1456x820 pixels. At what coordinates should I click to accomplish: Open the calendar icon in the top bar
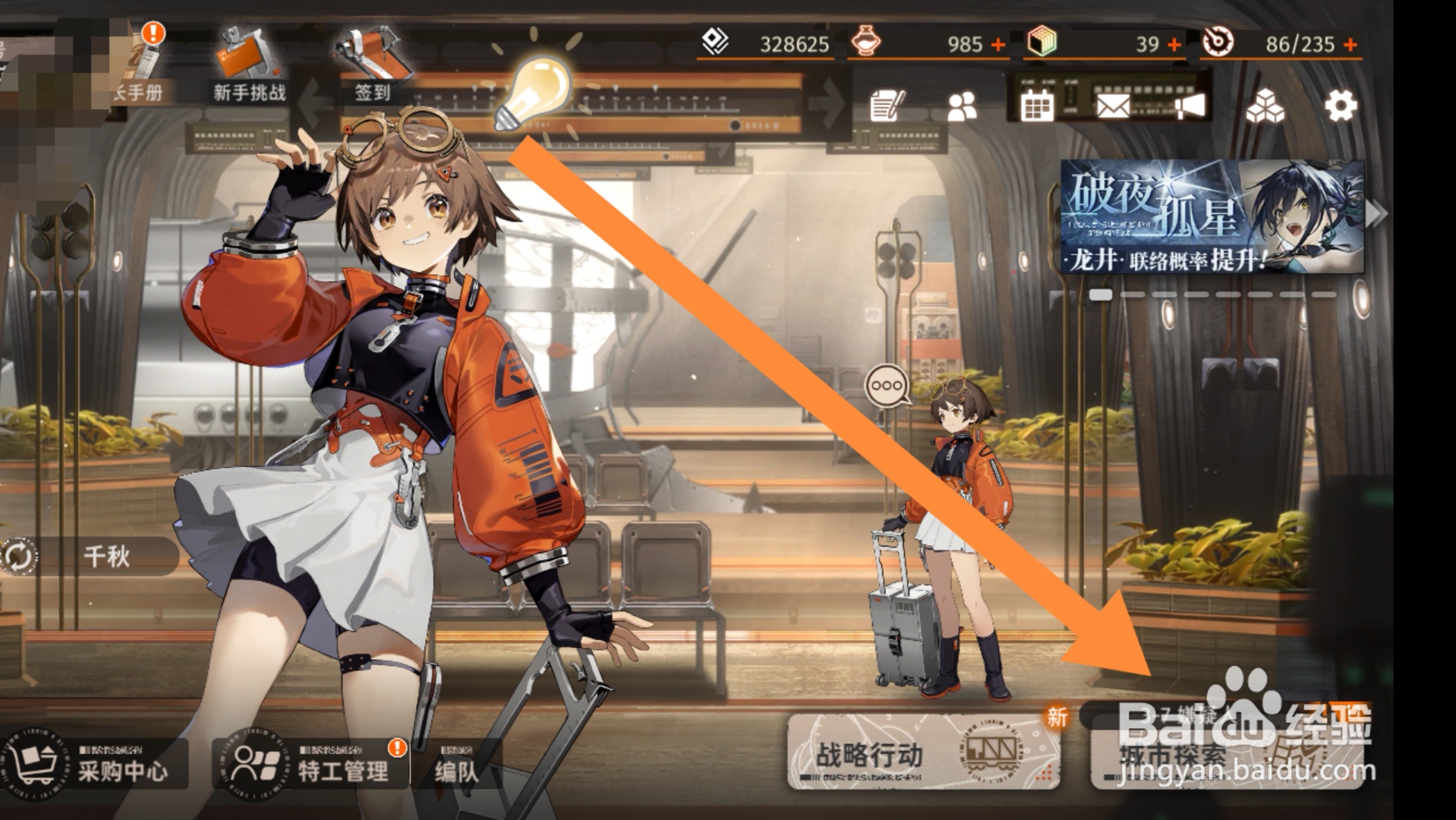1038,106
